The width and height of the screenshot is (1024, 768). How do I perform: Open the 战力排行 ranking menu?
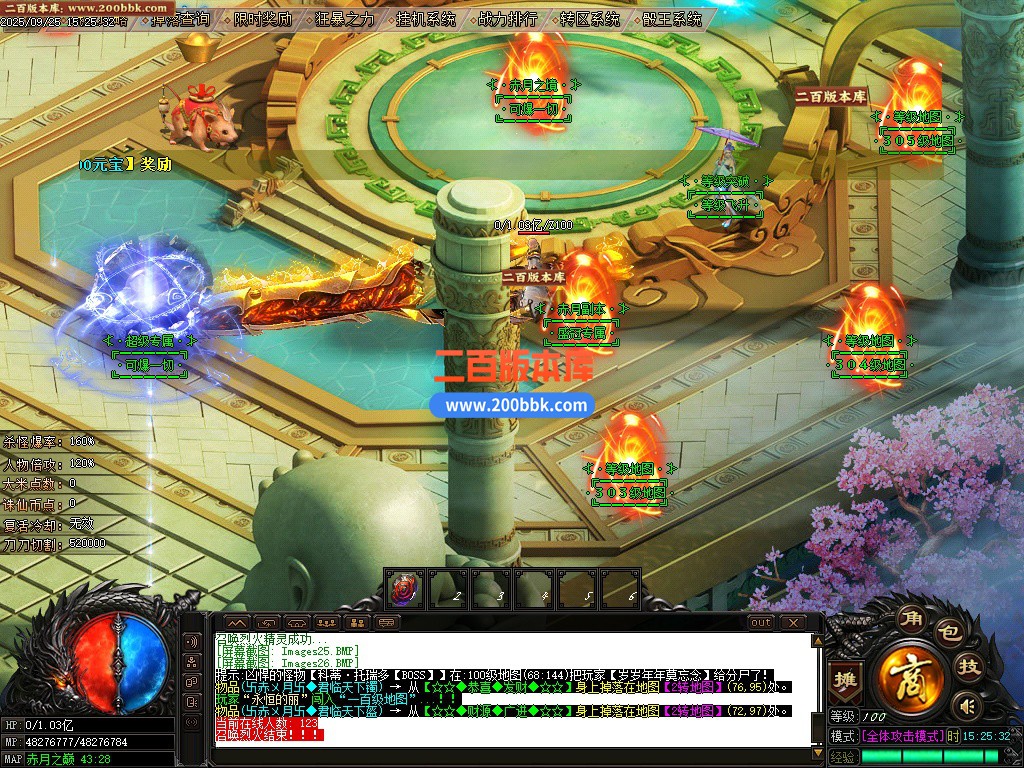tap(507, 19)
